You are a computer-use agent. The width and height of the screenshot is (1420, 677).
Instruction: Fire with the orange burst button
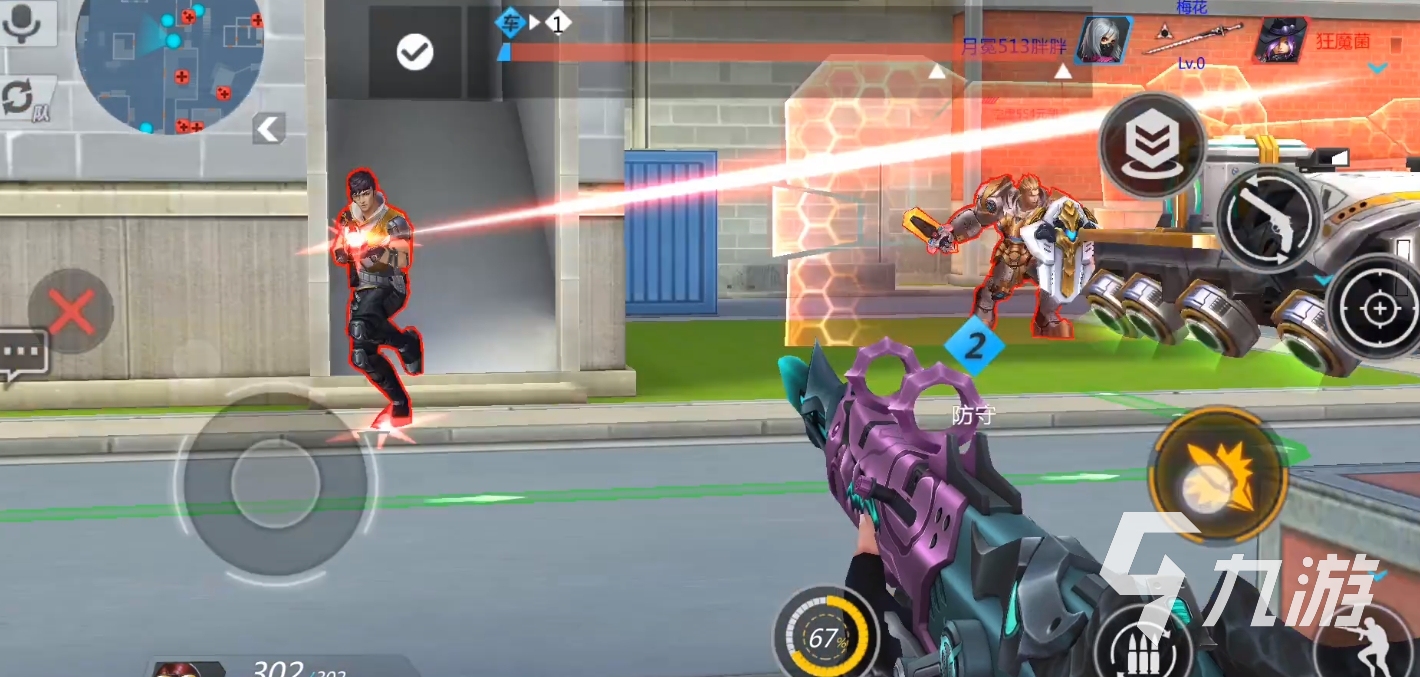(1217, 475)
